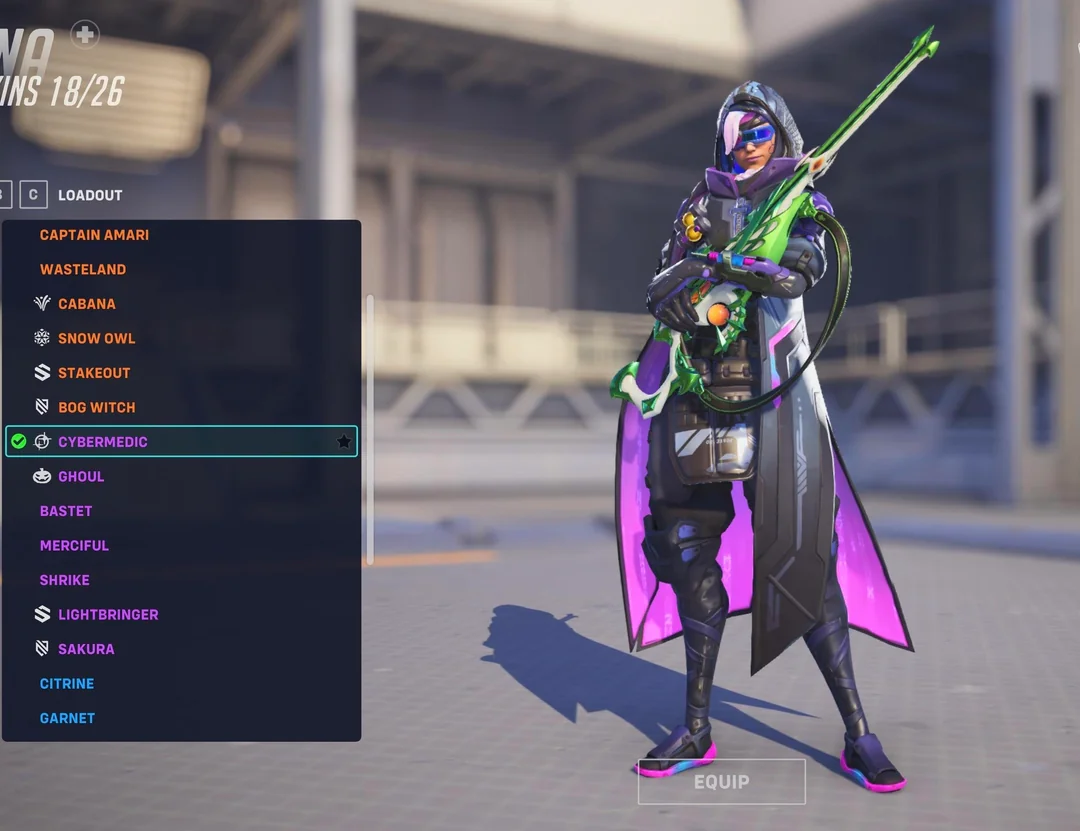This screenshot has width=1080, height=831.
Task: Click the plus icon beside hero name
Action: (x=85, y=34)
